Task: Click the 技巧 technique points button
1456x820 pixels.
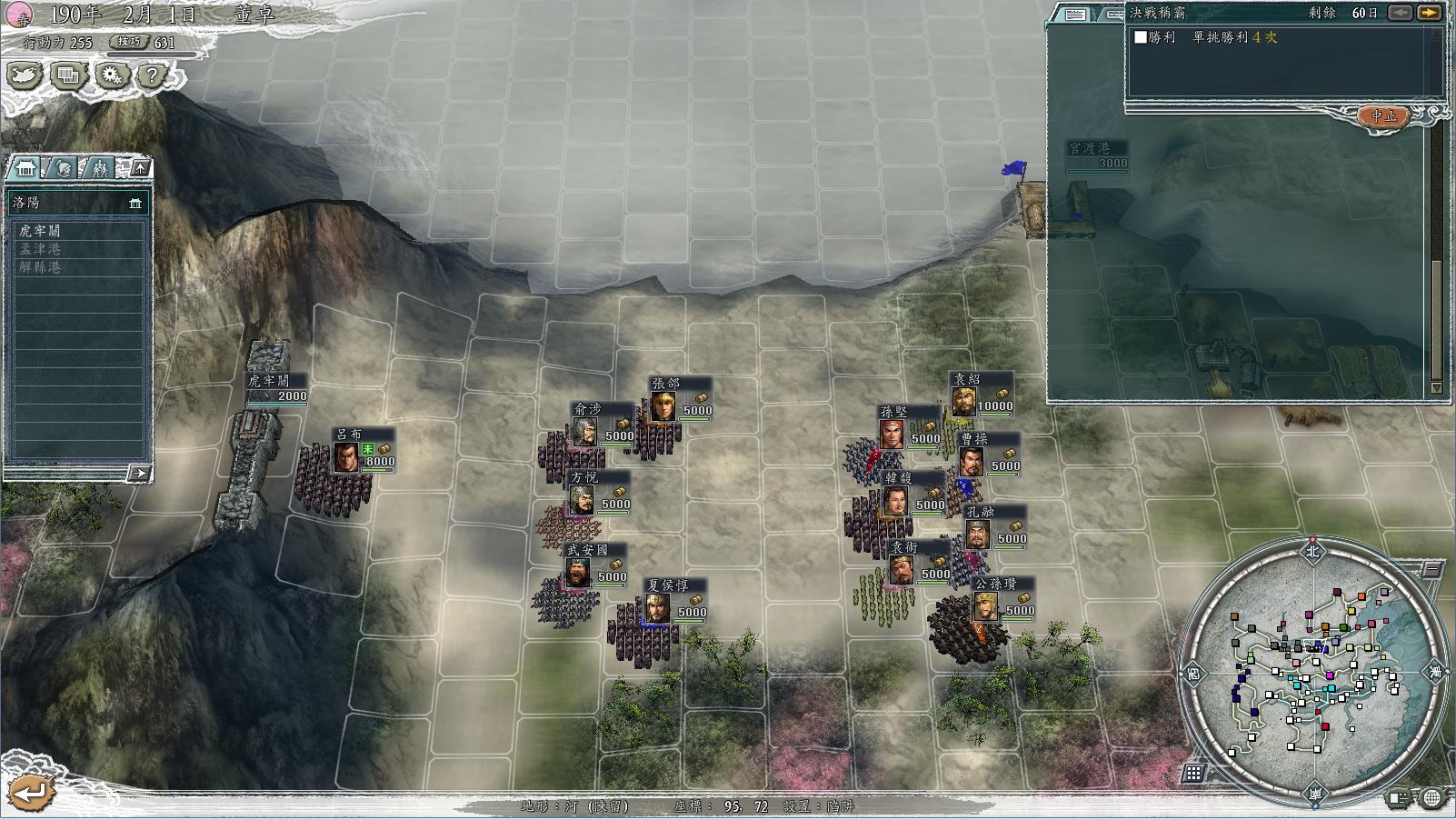Action: [x=128, y=42]
